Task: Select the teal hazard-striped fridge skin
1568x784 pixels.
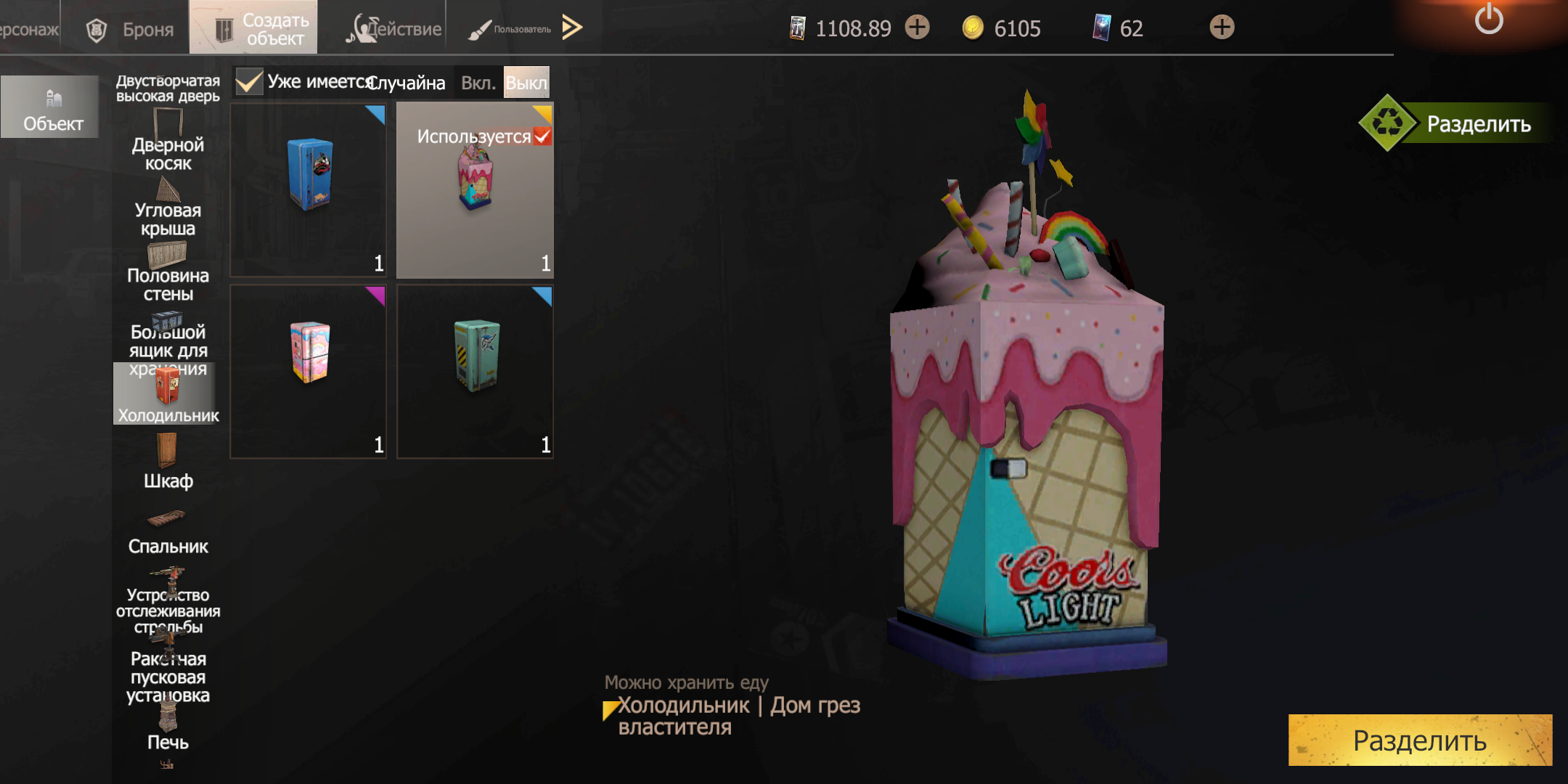Action: click(475, 371)
